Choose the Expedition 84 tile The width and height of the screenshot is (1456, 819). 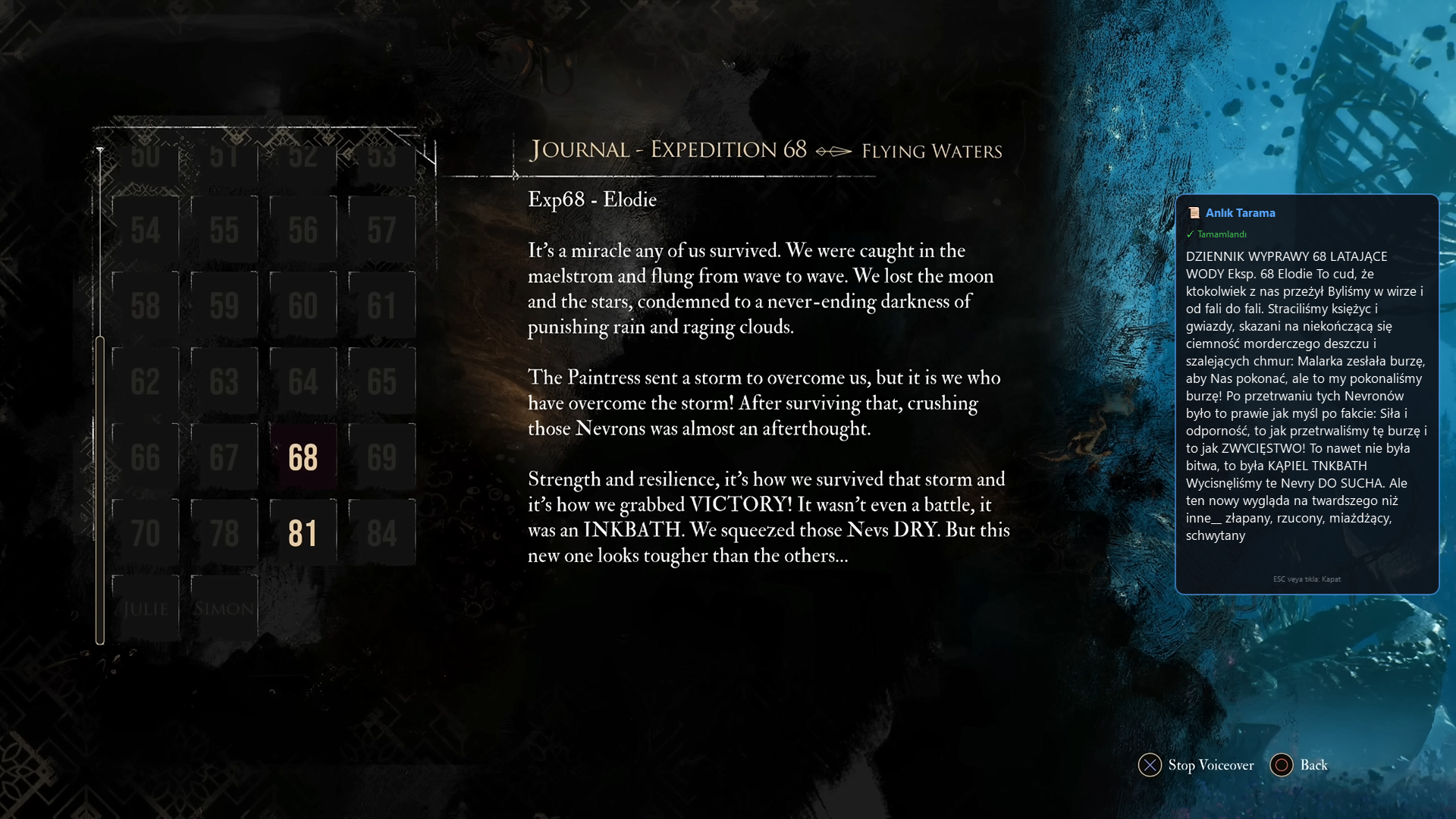click(381, 533)
